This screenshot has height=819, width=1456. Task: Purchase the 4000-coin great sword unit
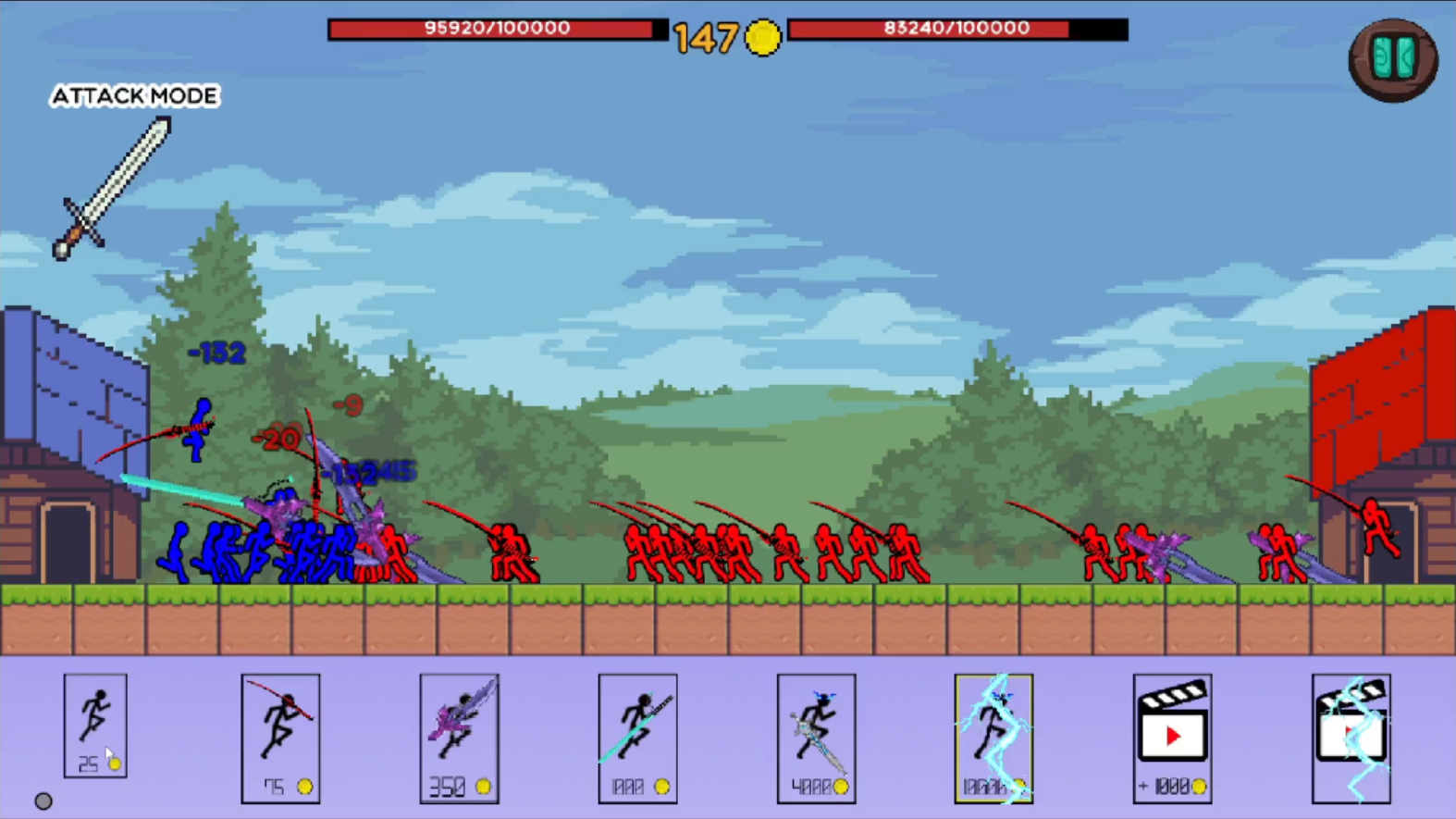pos(816,736)
